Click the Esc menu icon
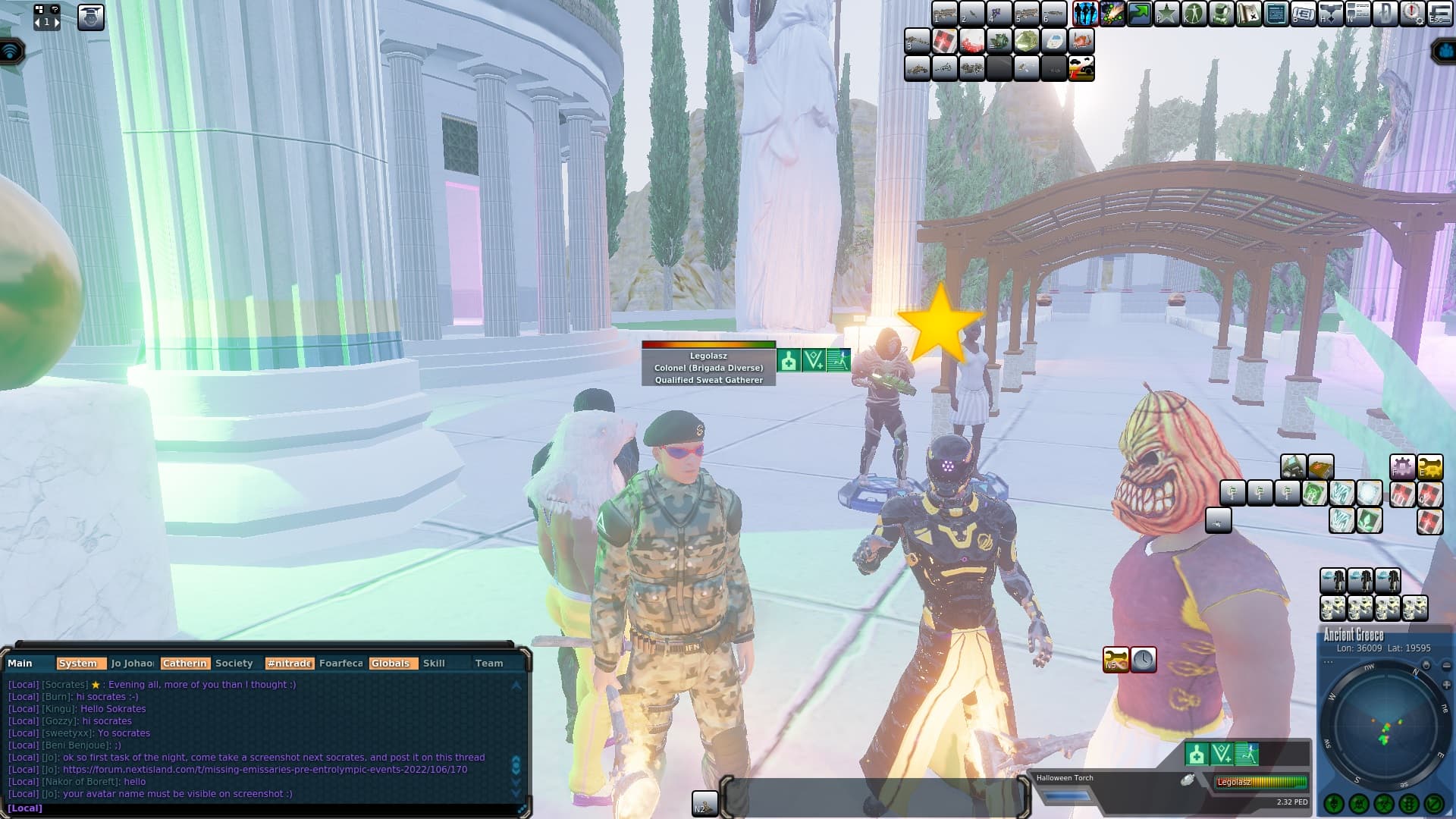Screen dimensions: 1456x819 1439,14
